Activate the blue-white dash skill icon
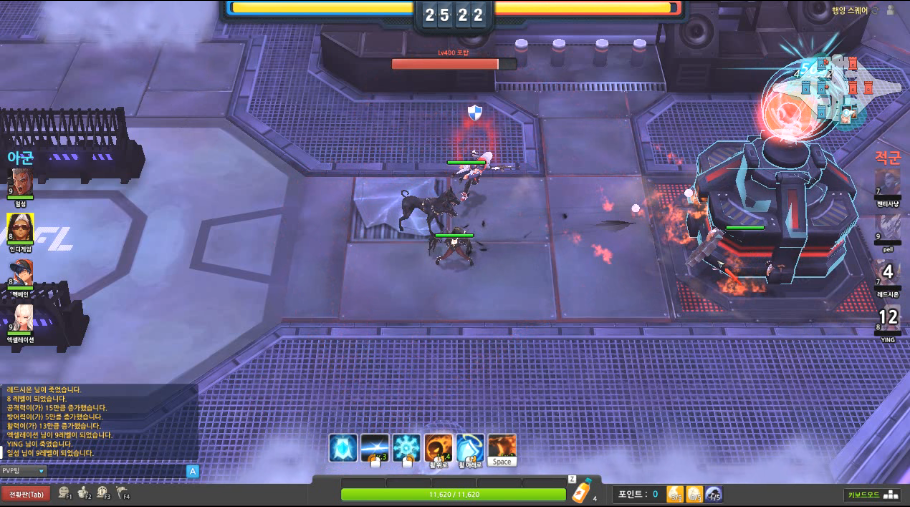The width and height of the screenshot is (910, 507). [x=470, y=447]
